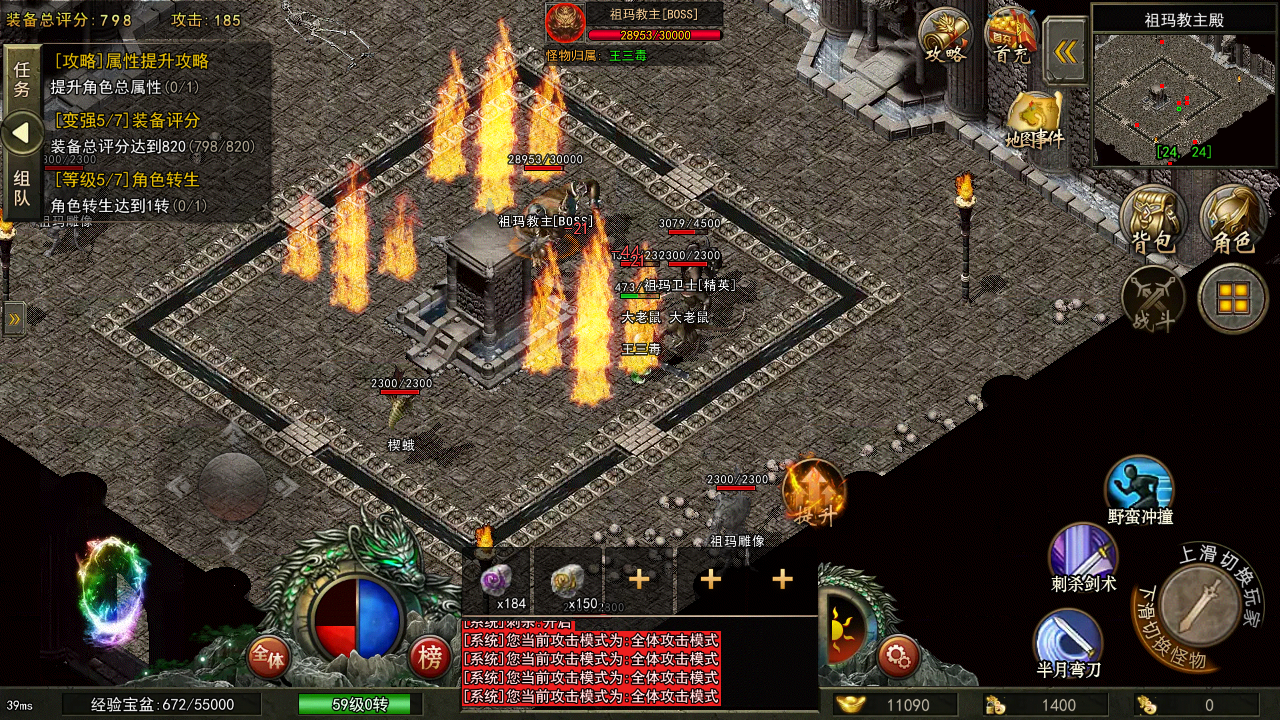Switch to the 任务 quest tab
Screen dimensions: 1280x720
point(22,76)
